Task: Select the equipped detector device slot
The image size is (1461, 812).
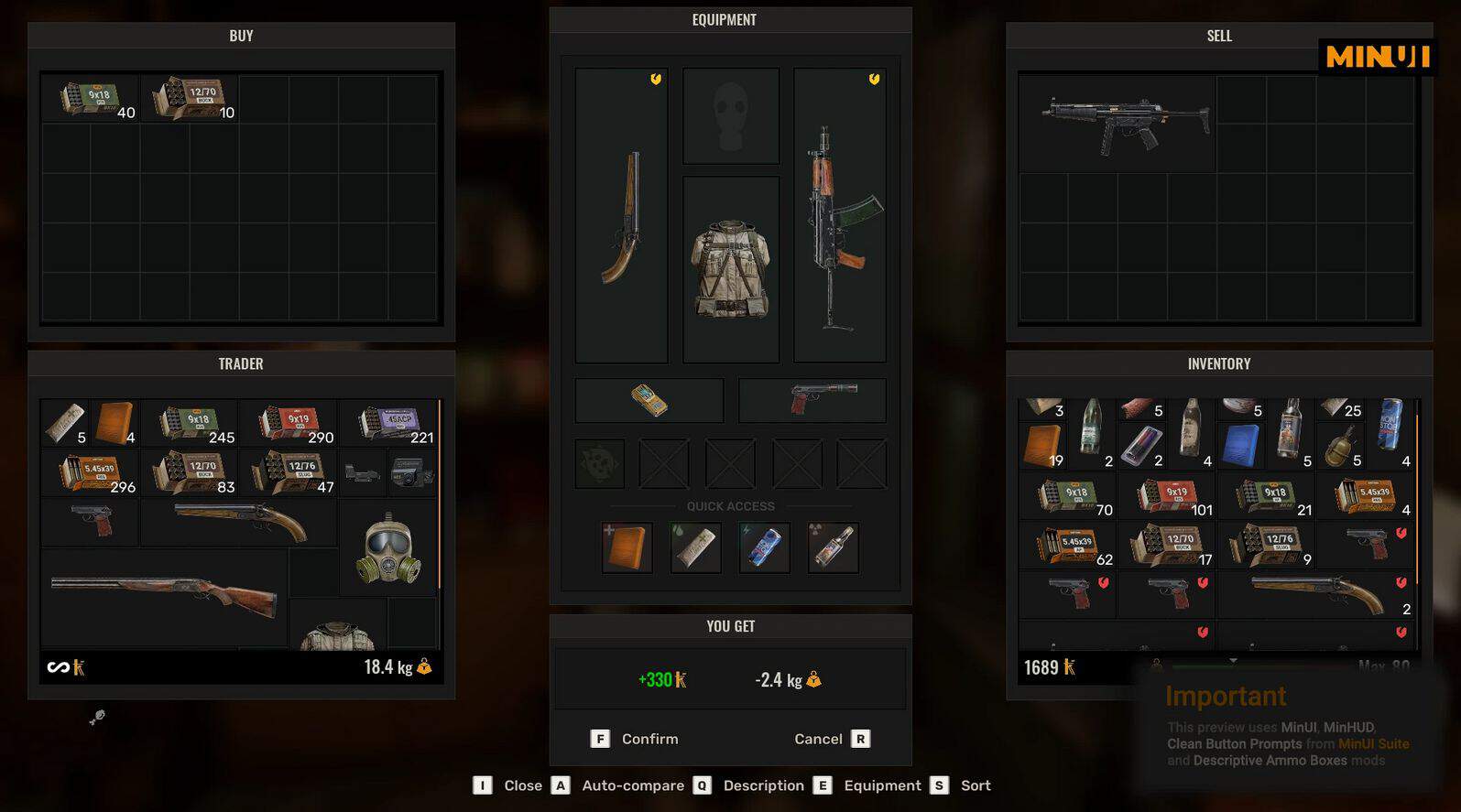Action: click(649, 400)
